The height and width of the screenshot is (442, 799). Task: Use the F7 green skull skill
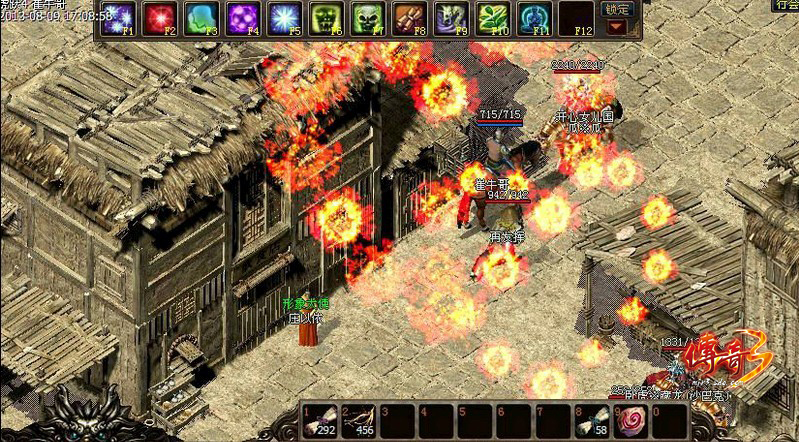click(367, 18)
